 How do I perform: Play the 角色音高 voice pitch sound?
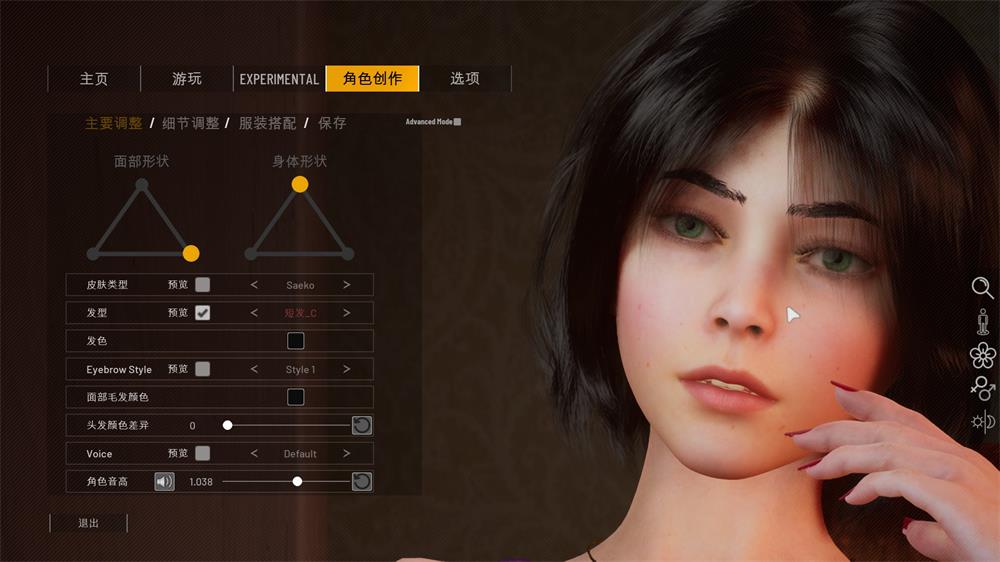tap(164, 481)
